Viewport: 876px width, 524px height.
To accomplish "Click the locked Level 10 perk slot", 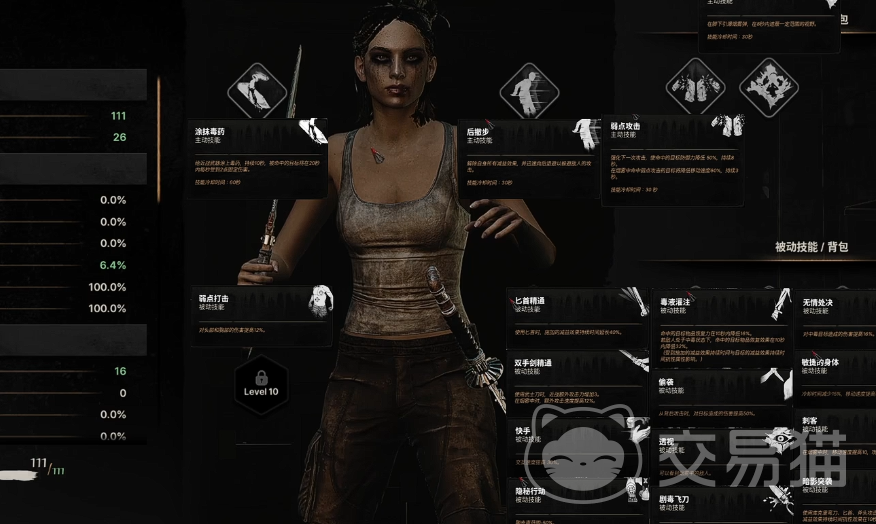I will (x=261, y=383).
